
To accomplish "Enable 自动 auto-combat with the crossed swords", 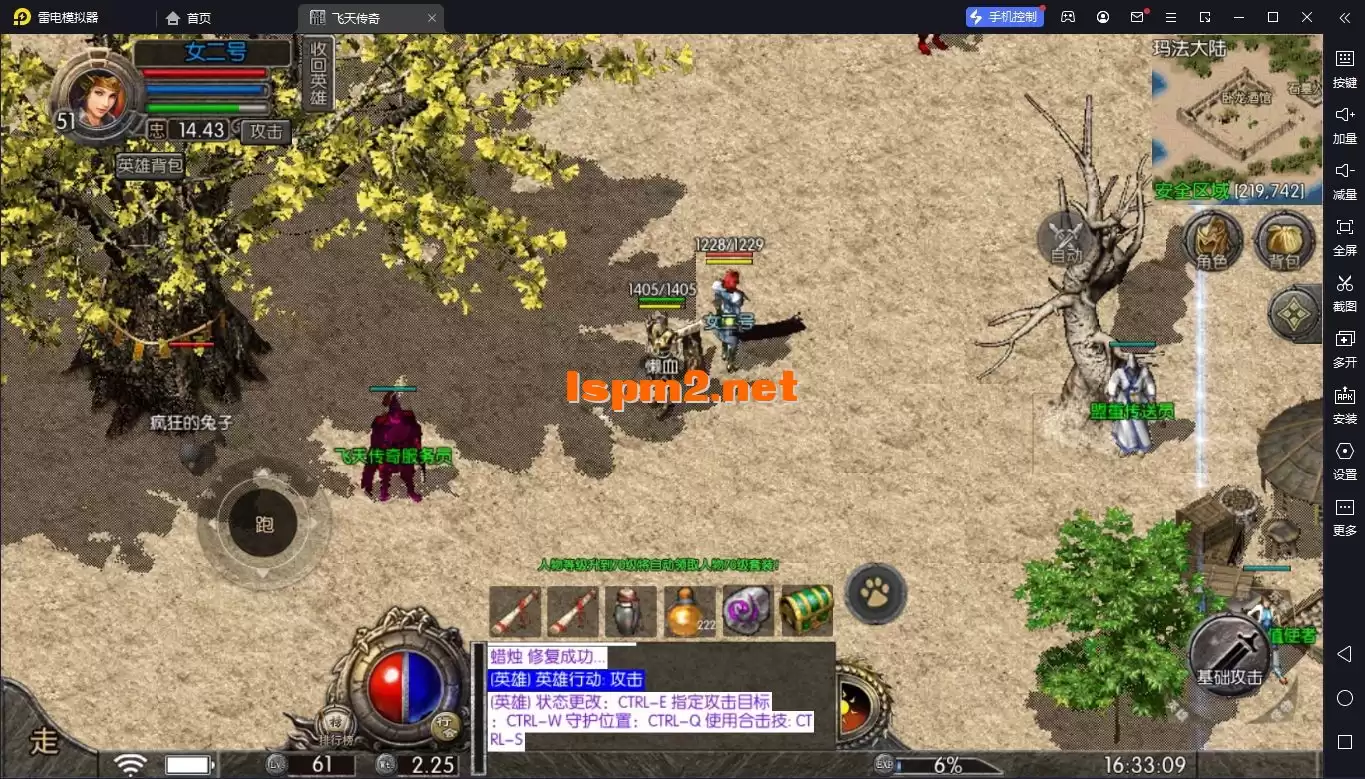I will [x=1066, y=240].
